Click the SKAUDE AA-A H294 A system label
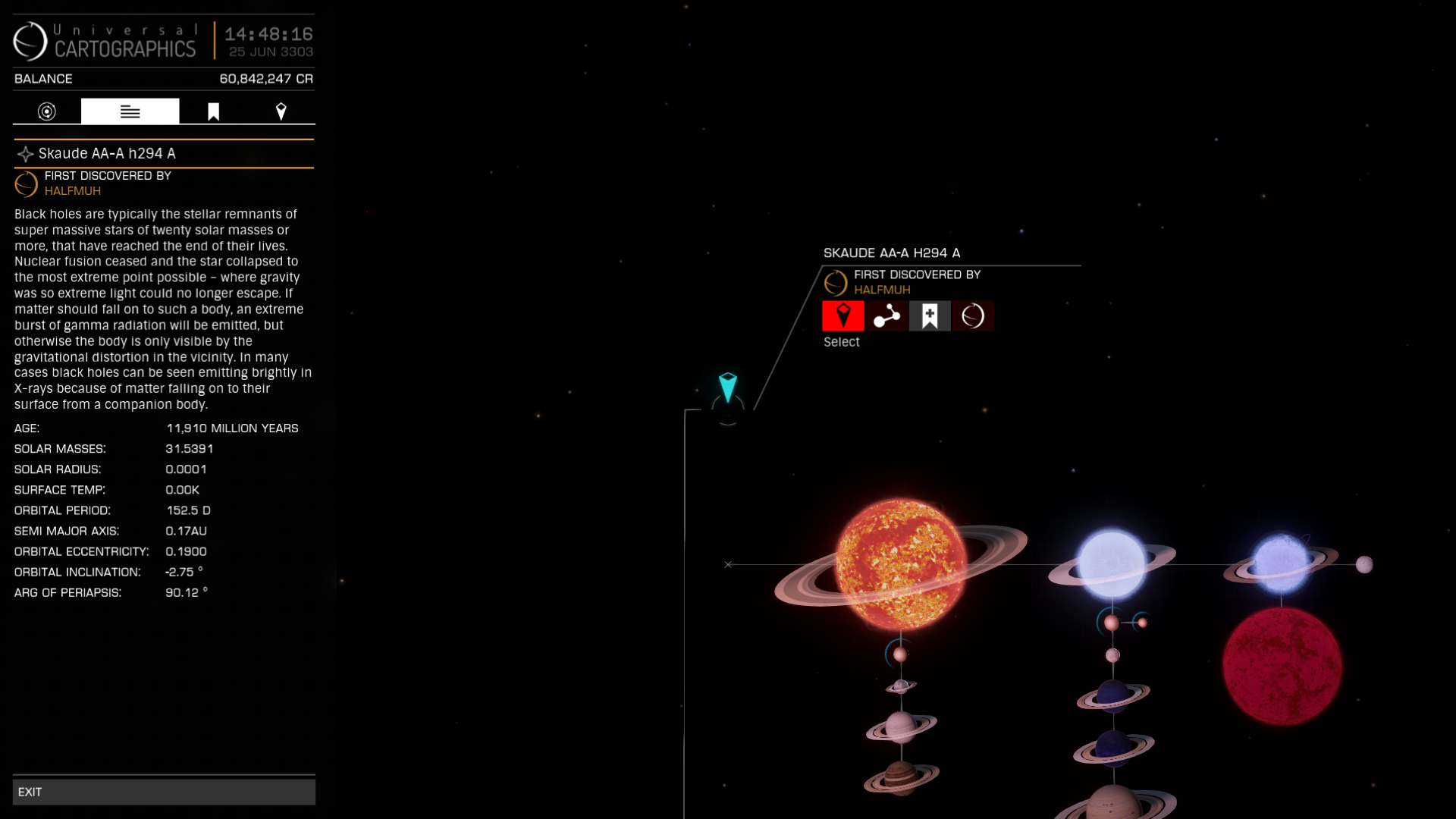 (892, 253)
